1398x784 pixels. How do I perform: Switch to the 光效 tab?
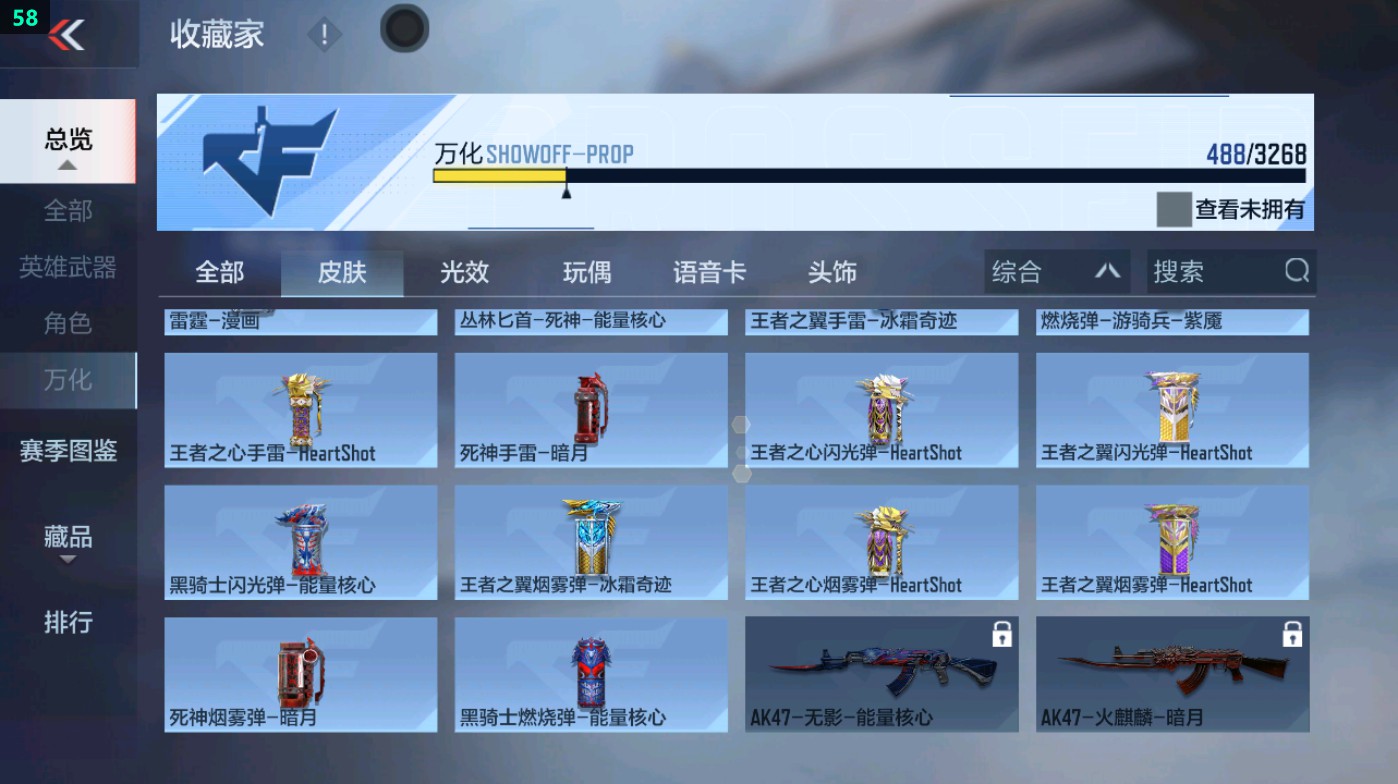(463, 271)
